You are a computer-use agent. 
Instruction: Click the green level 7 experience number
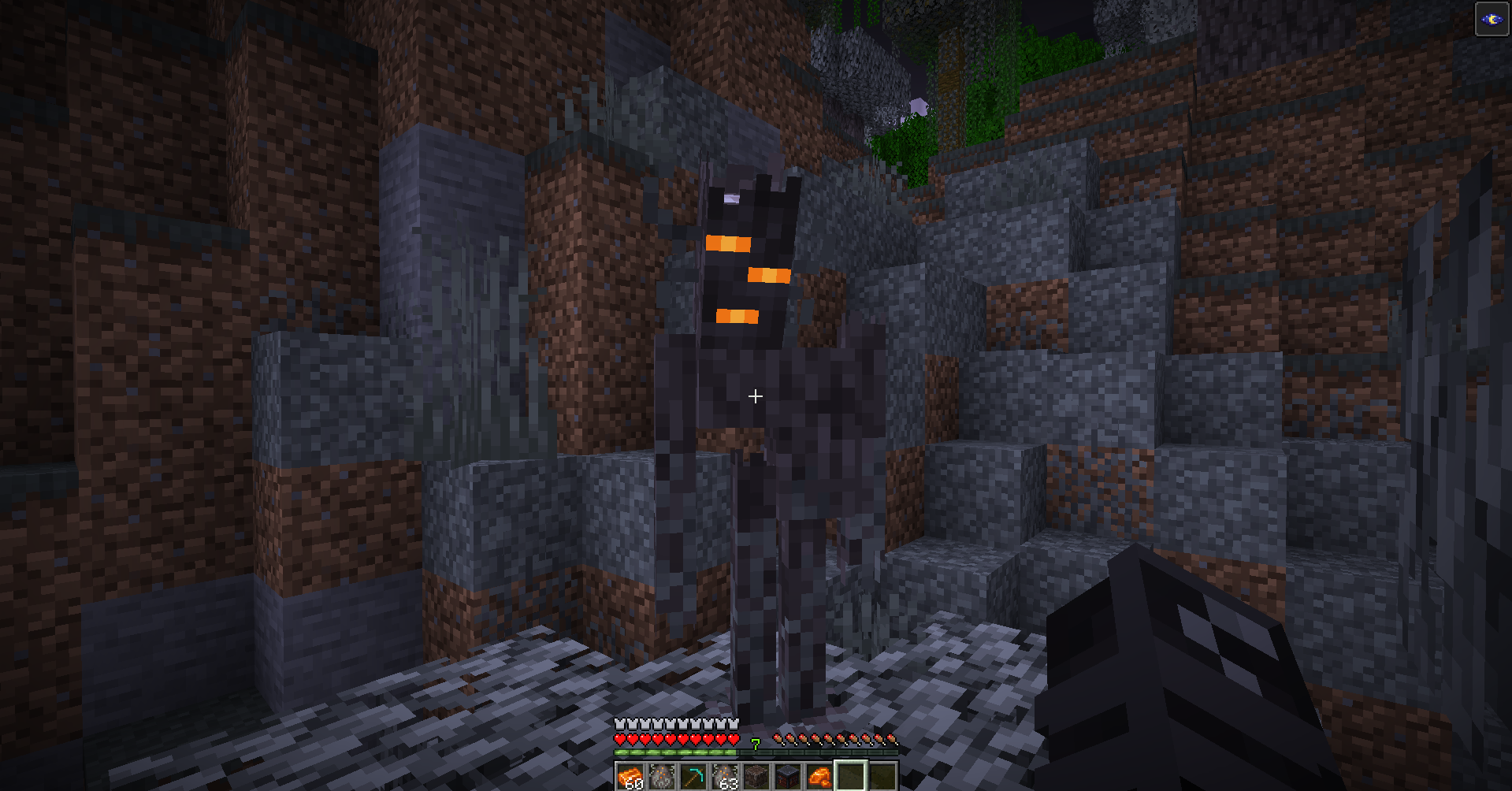(755, 745)
